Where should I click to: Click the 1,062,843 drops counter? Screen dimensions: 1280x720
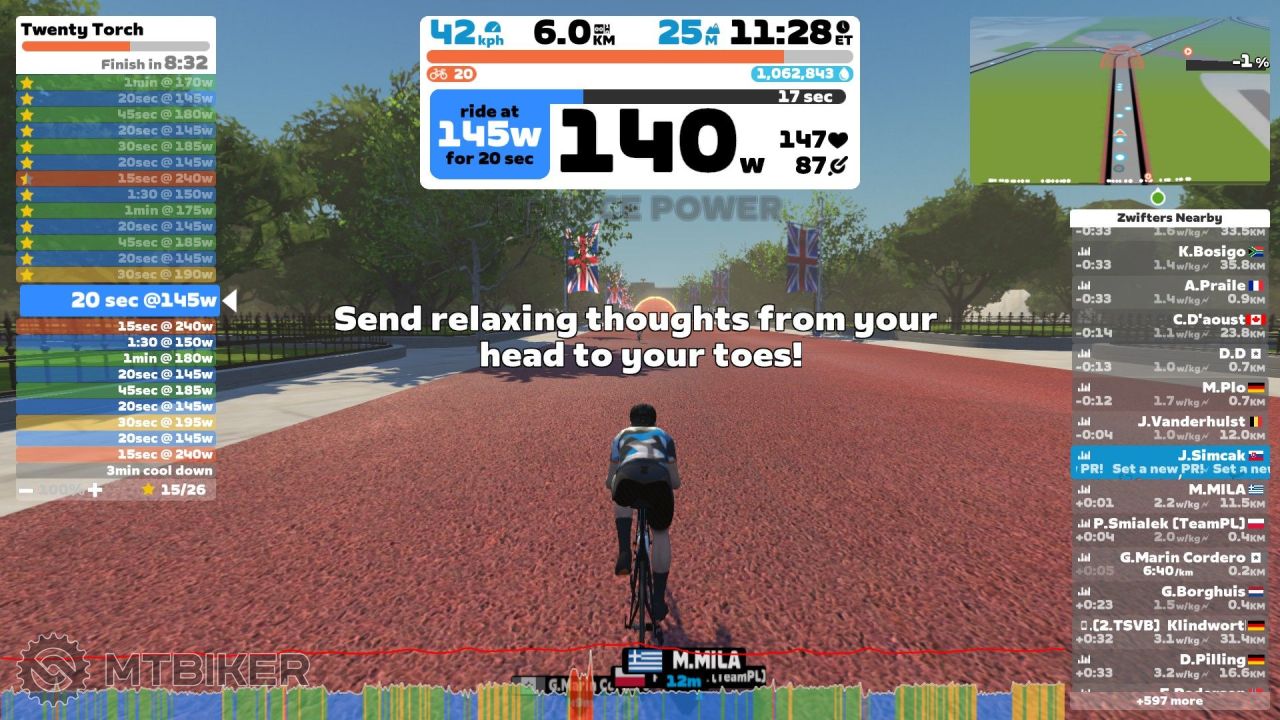tap(801, 74)
